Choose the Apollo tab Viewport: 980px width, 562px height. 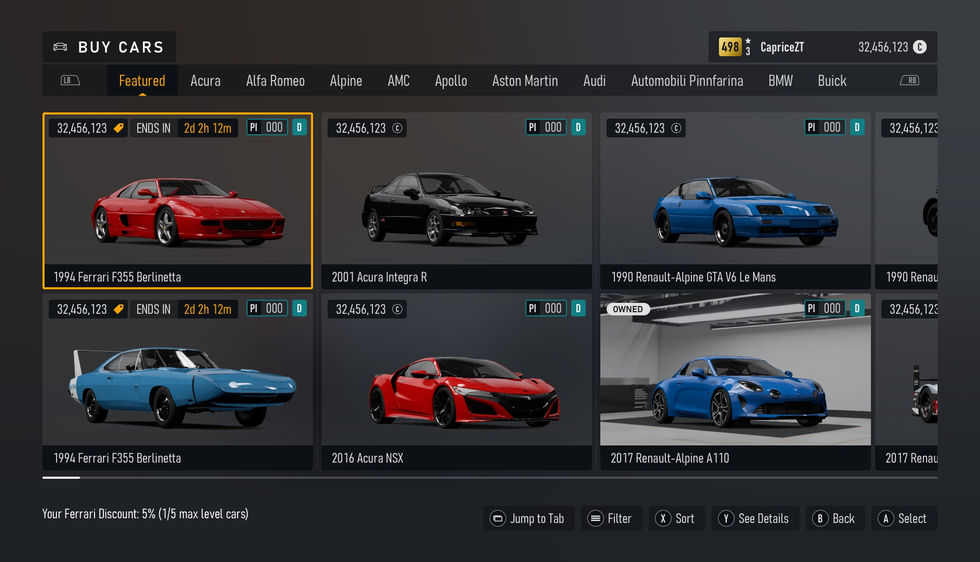[451, 81]
